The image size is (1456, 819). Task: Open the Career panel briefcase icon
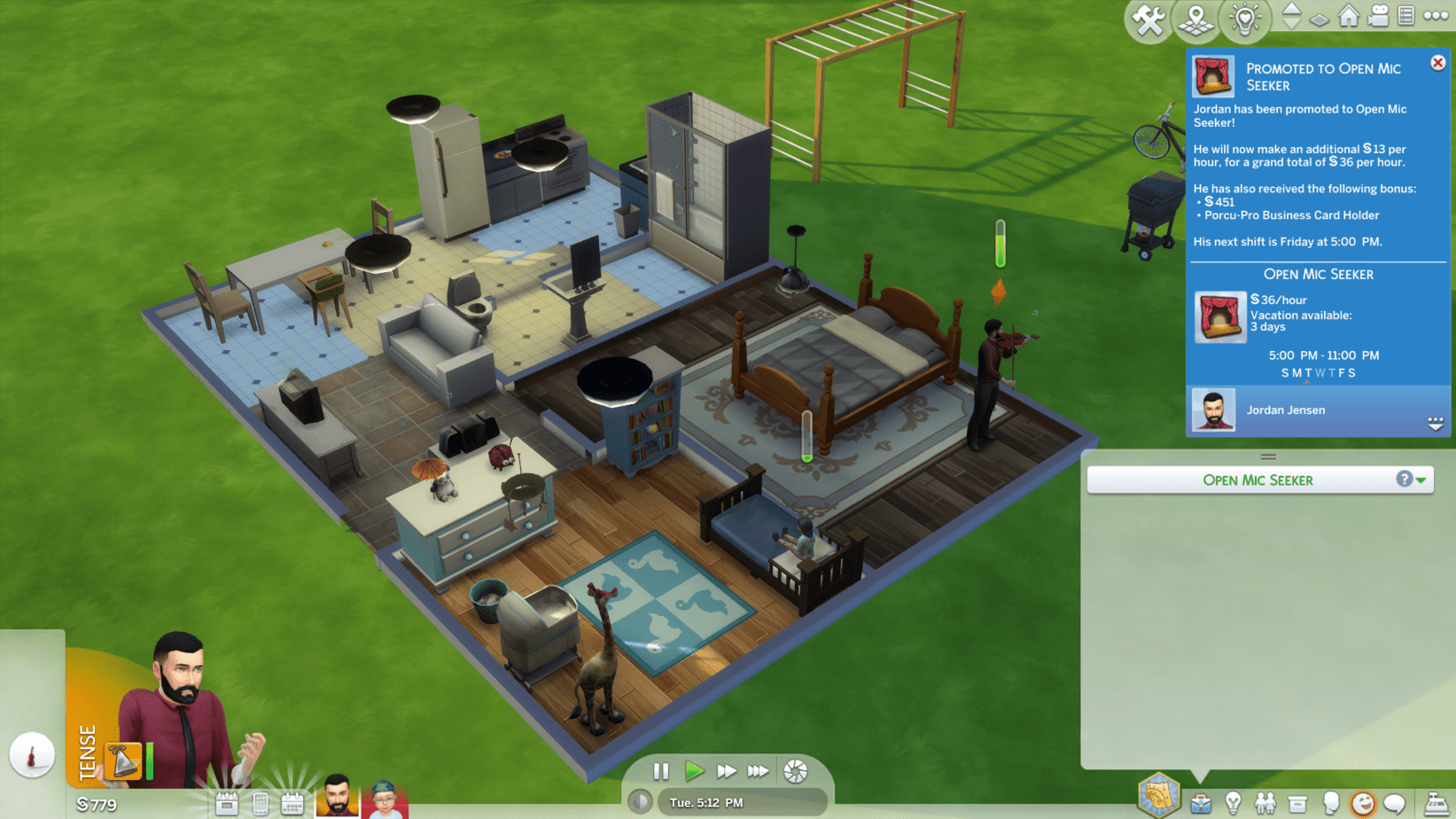(1201, 803)
